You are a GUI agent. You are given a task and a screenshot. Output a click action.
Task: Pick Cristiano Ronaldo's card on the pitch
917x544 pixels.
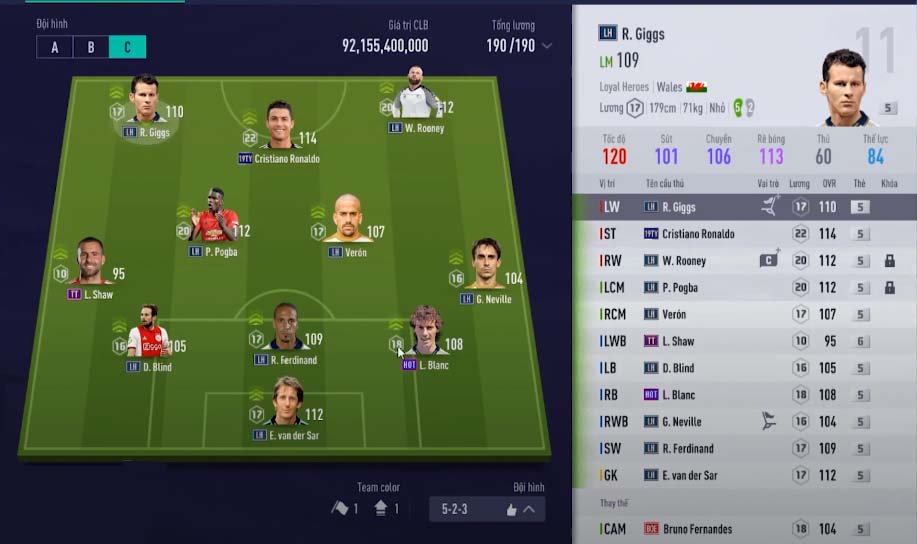278,128
